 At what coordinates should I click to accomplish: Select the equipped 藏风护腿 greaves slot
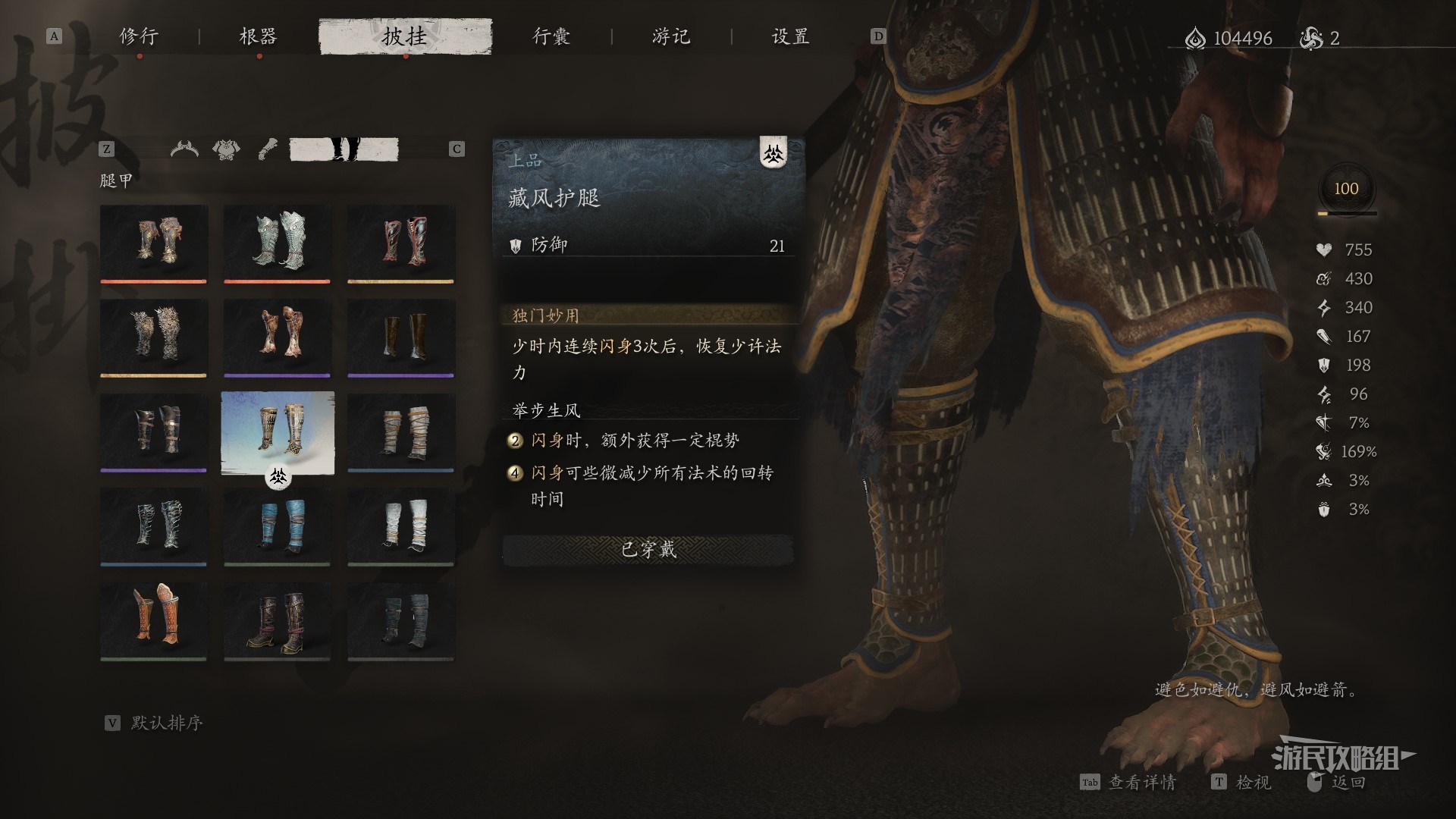pyautogui.click(x=277, y=431)
